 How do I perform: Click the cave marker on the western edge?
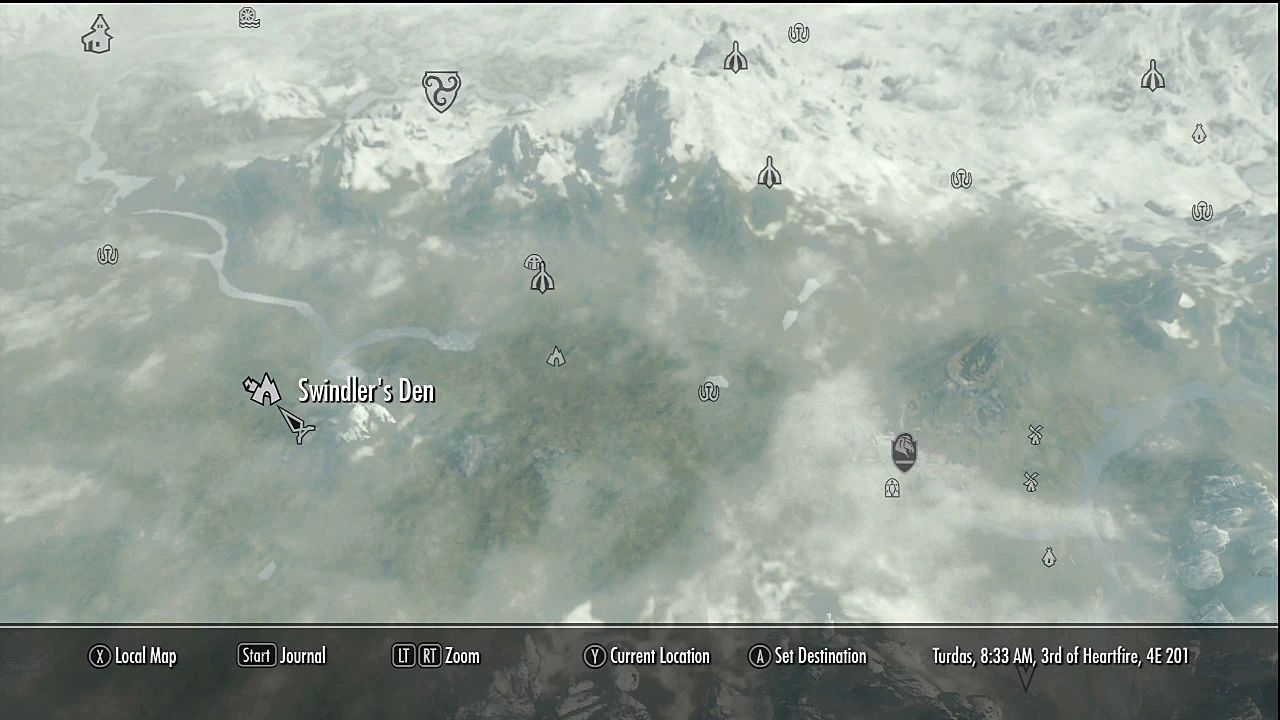(x=107, y=254)
